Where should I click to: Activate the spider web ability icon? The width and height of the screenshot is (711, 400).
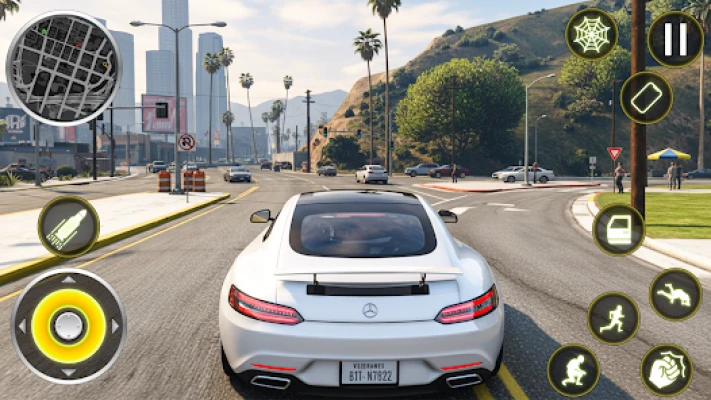coord(591,34)
